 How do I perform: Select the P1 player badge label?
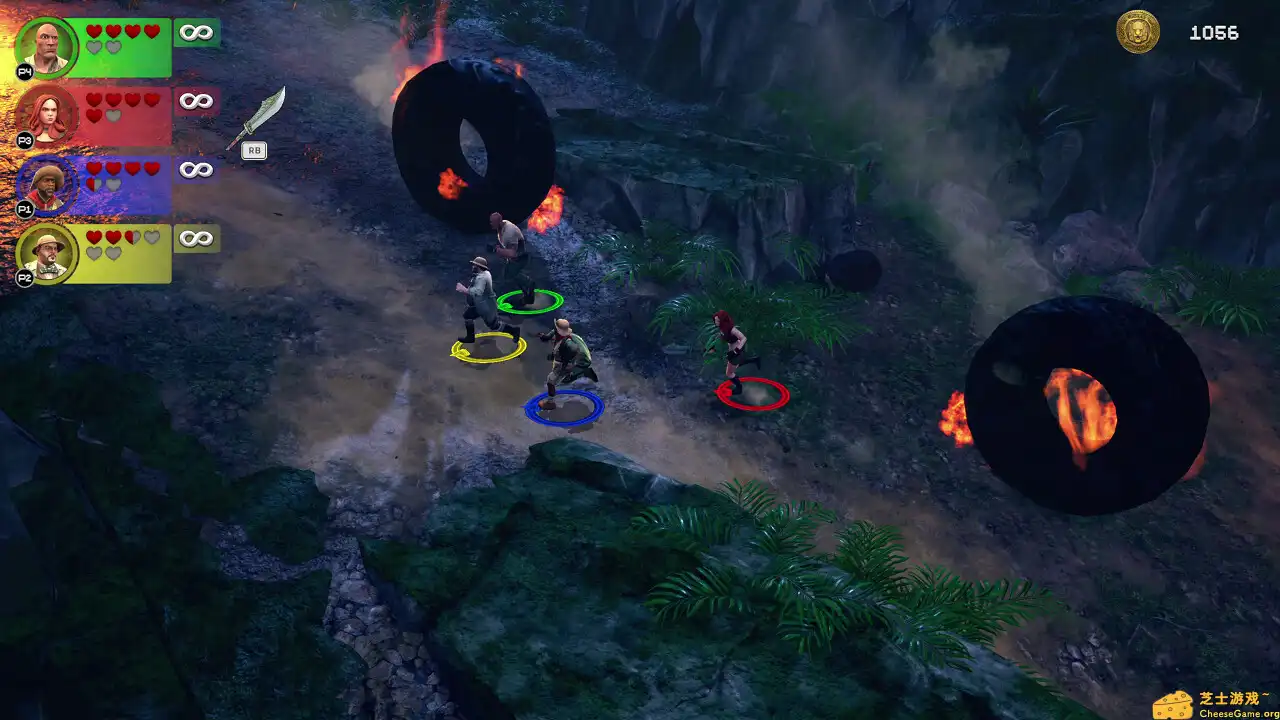pos(26,209)
